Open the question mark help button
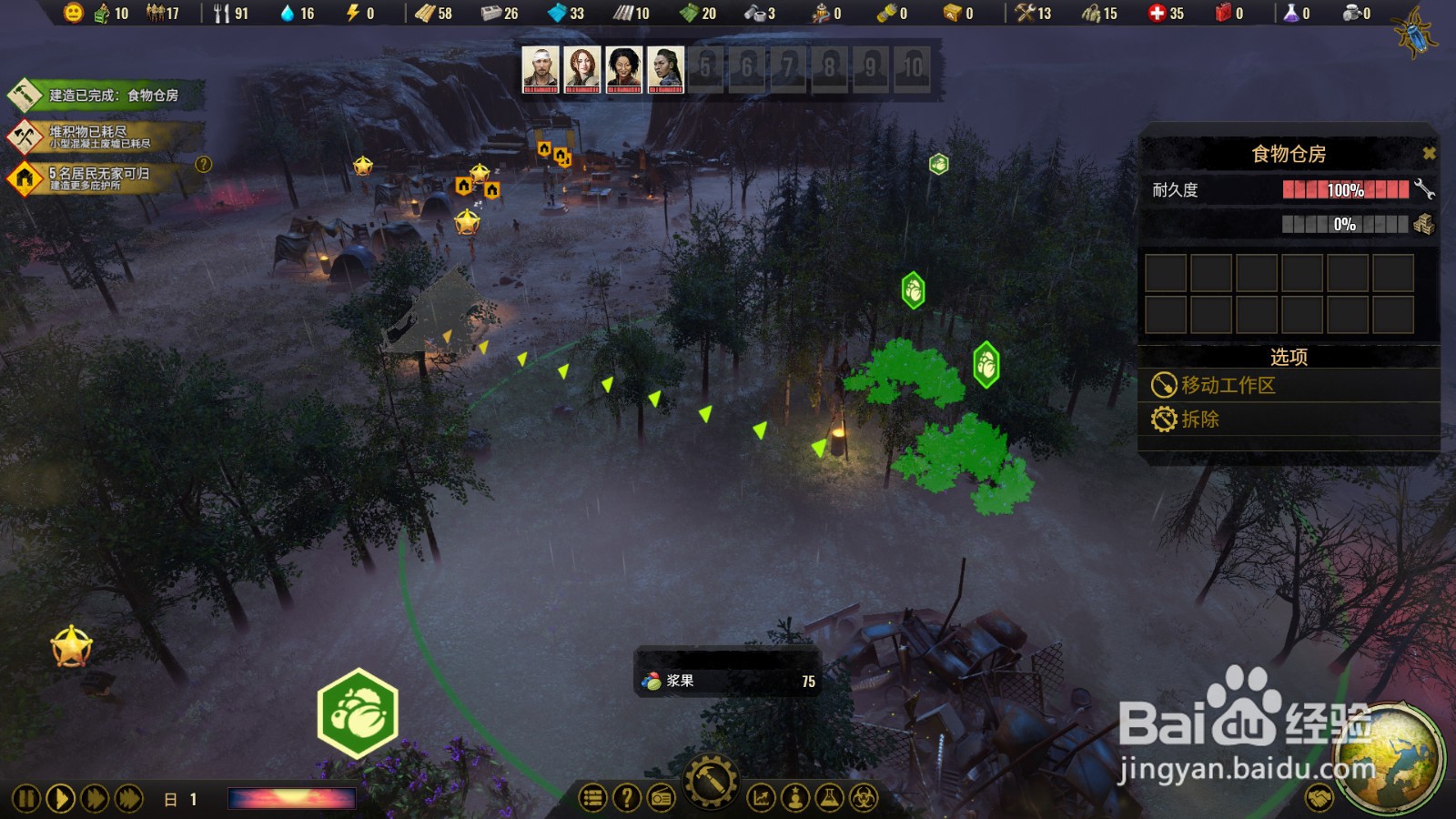The height and width of the screenshot is (819, 1456). 626,799
